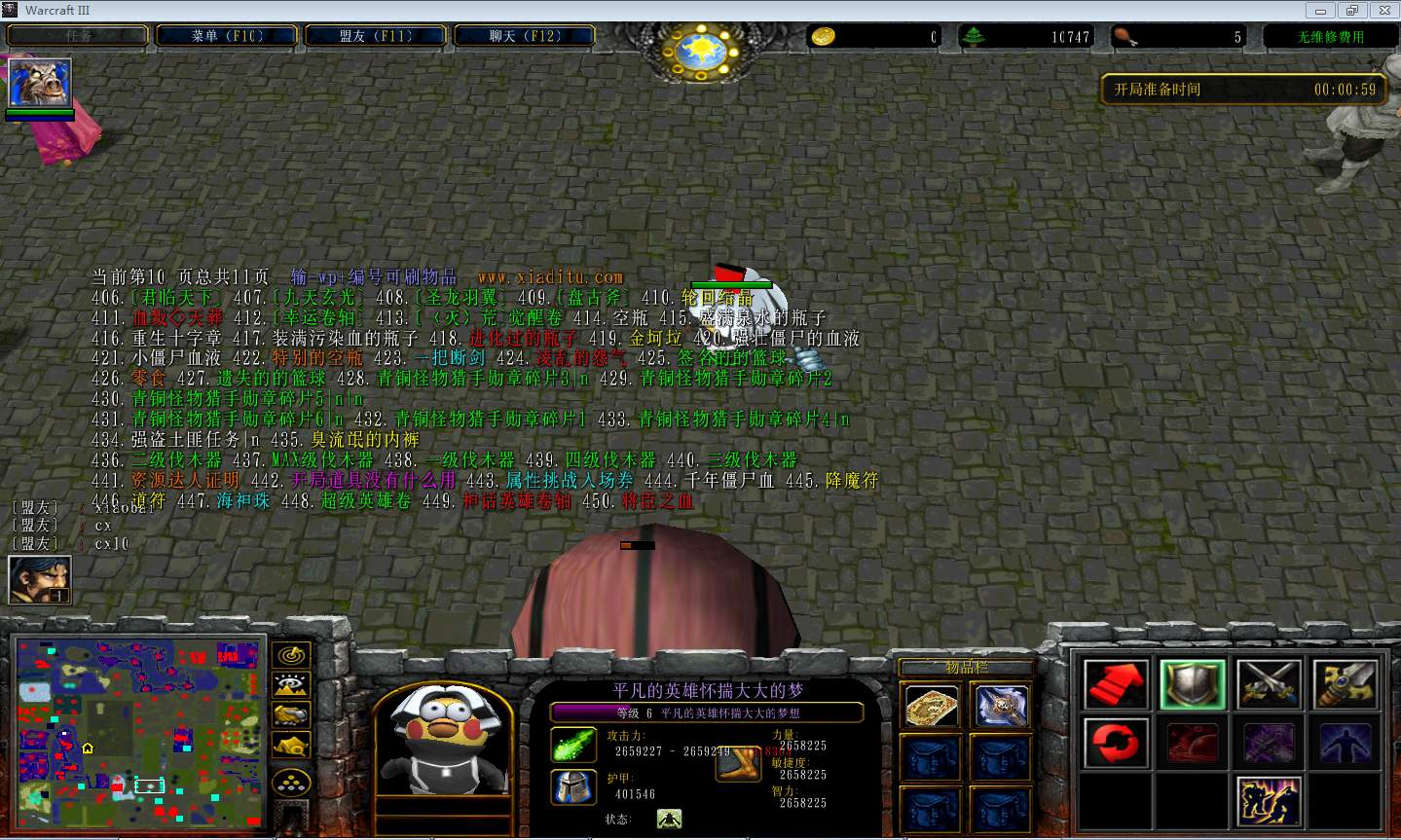Click the golden sword ability icon

click(1346, 683)
